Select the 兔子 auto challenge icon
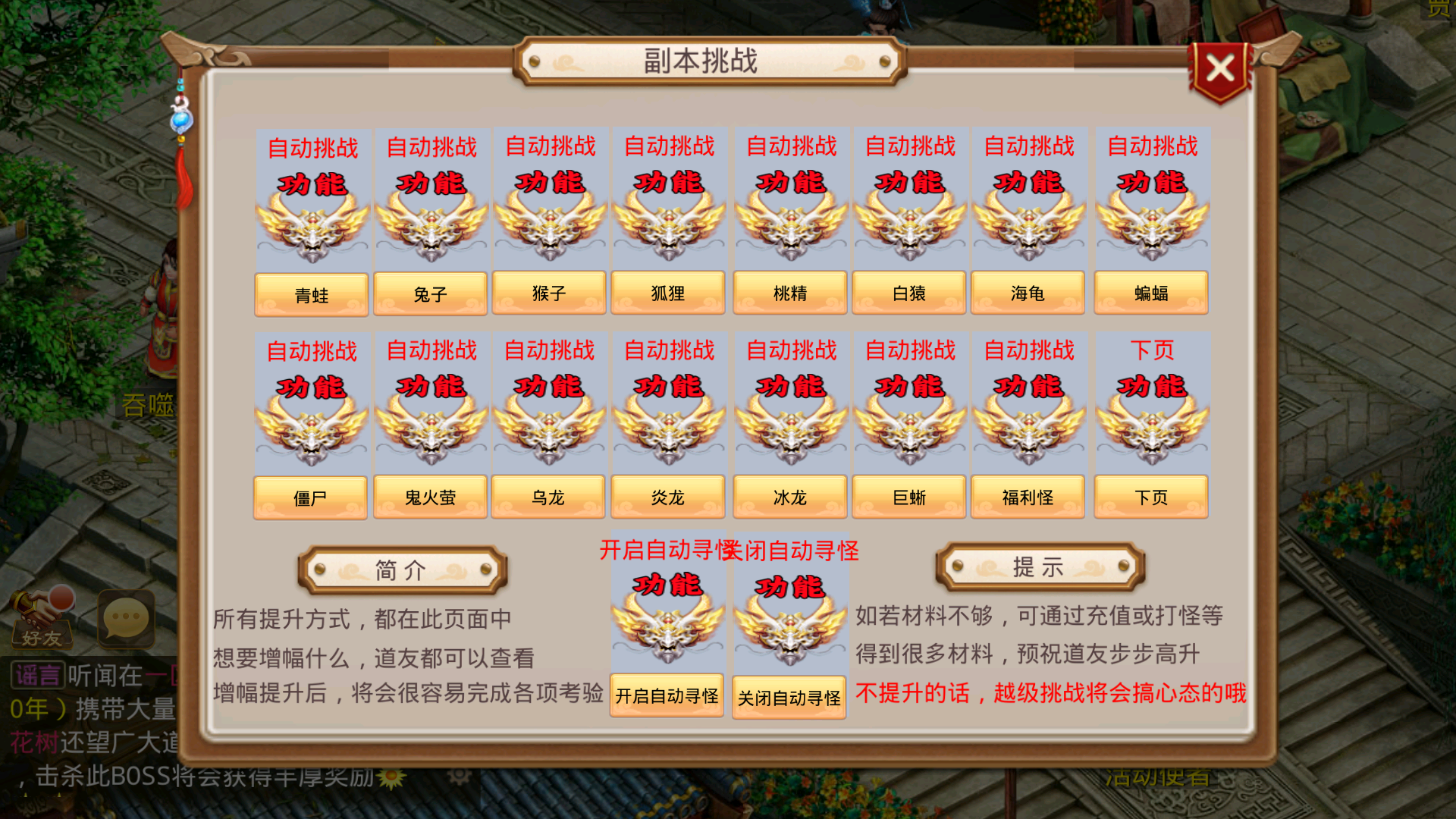The width and height of the screenshot is (1456, 819). [431, 212]
